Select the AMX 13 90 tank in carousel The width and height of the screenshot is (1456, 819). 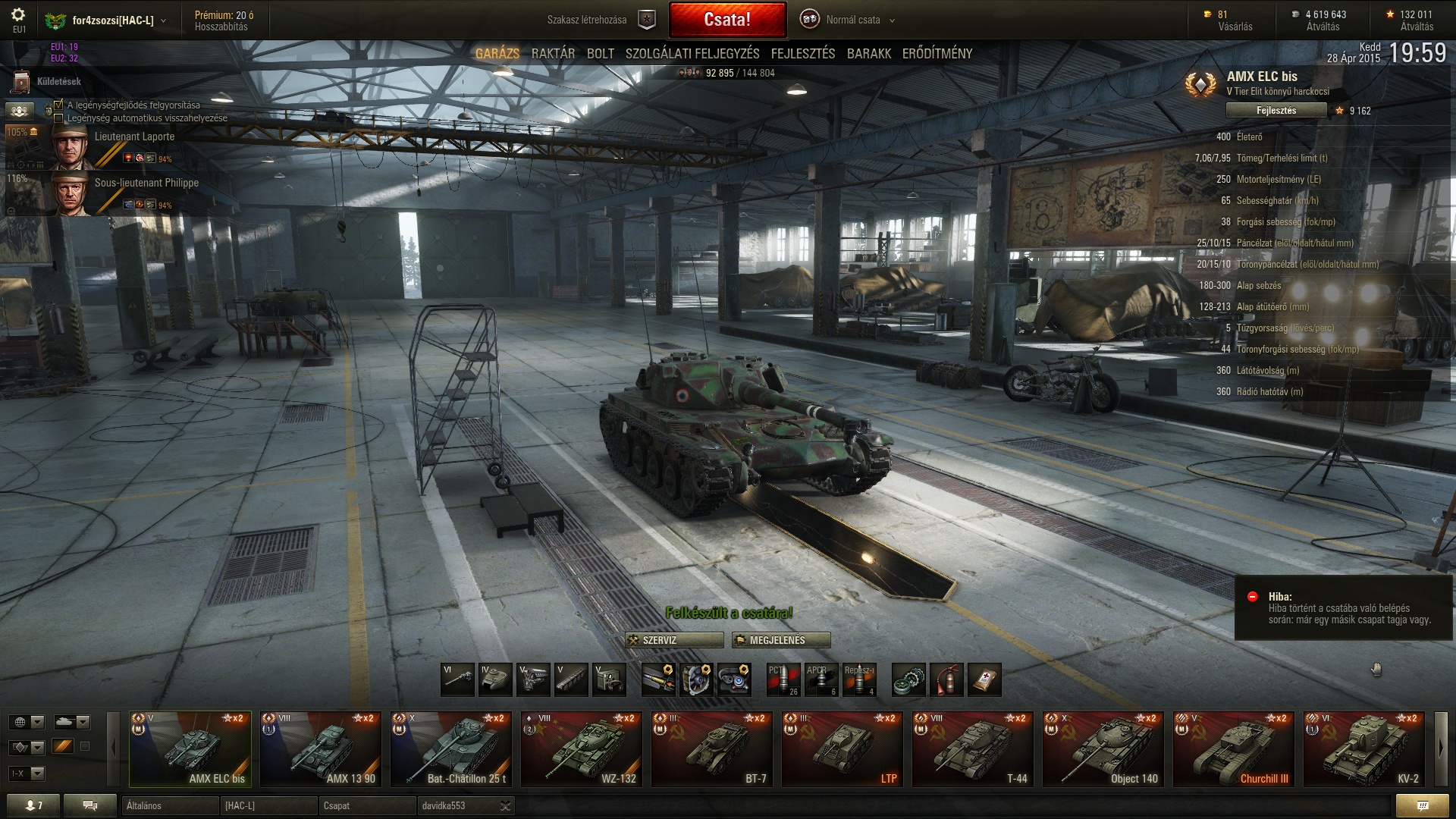[321, 749]
